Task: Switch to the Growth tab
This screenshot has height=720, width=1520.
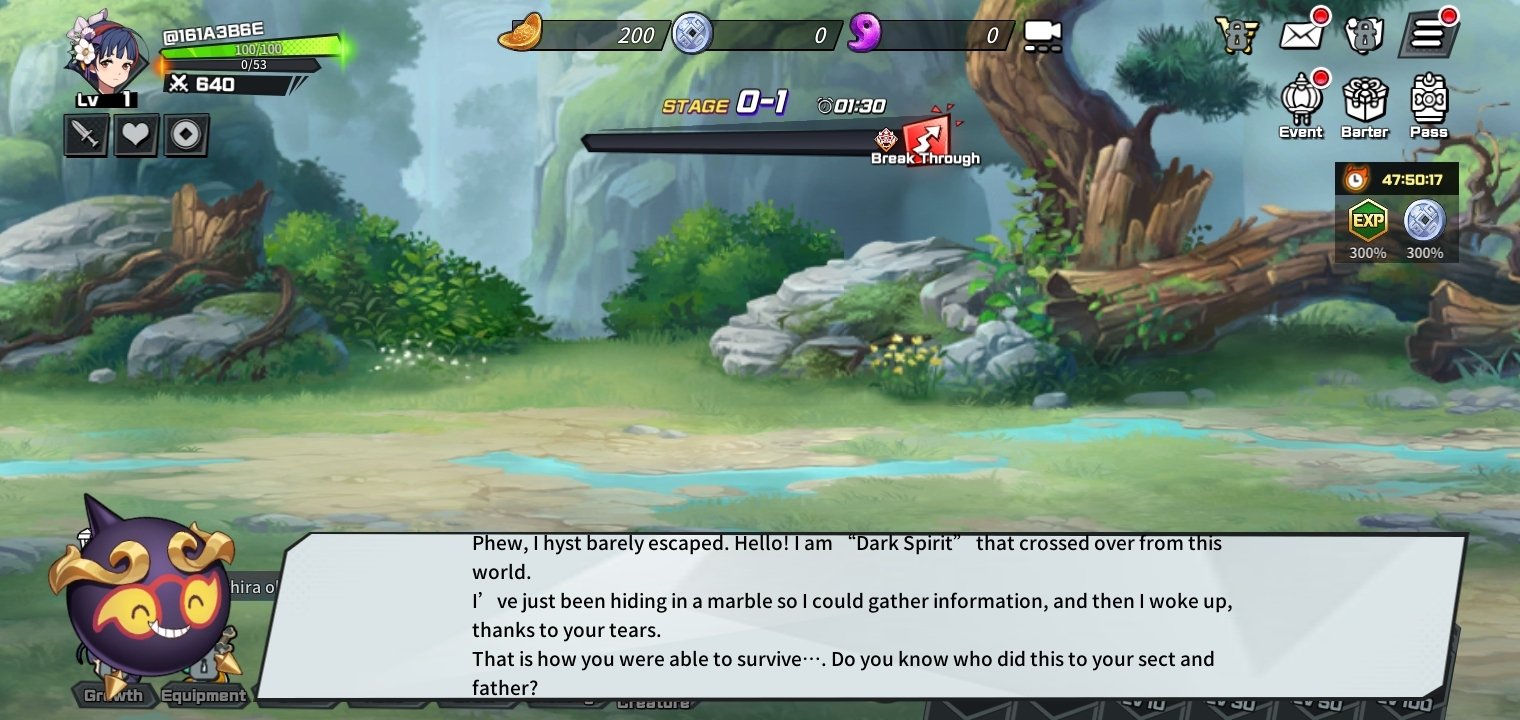Action: [113, 695]
